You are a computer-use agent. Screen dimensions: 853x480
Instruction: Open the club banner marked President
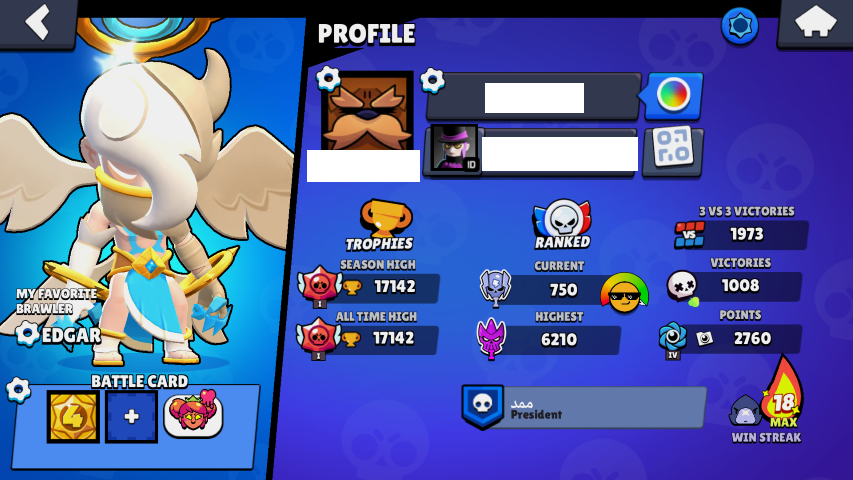click(583, 407)
